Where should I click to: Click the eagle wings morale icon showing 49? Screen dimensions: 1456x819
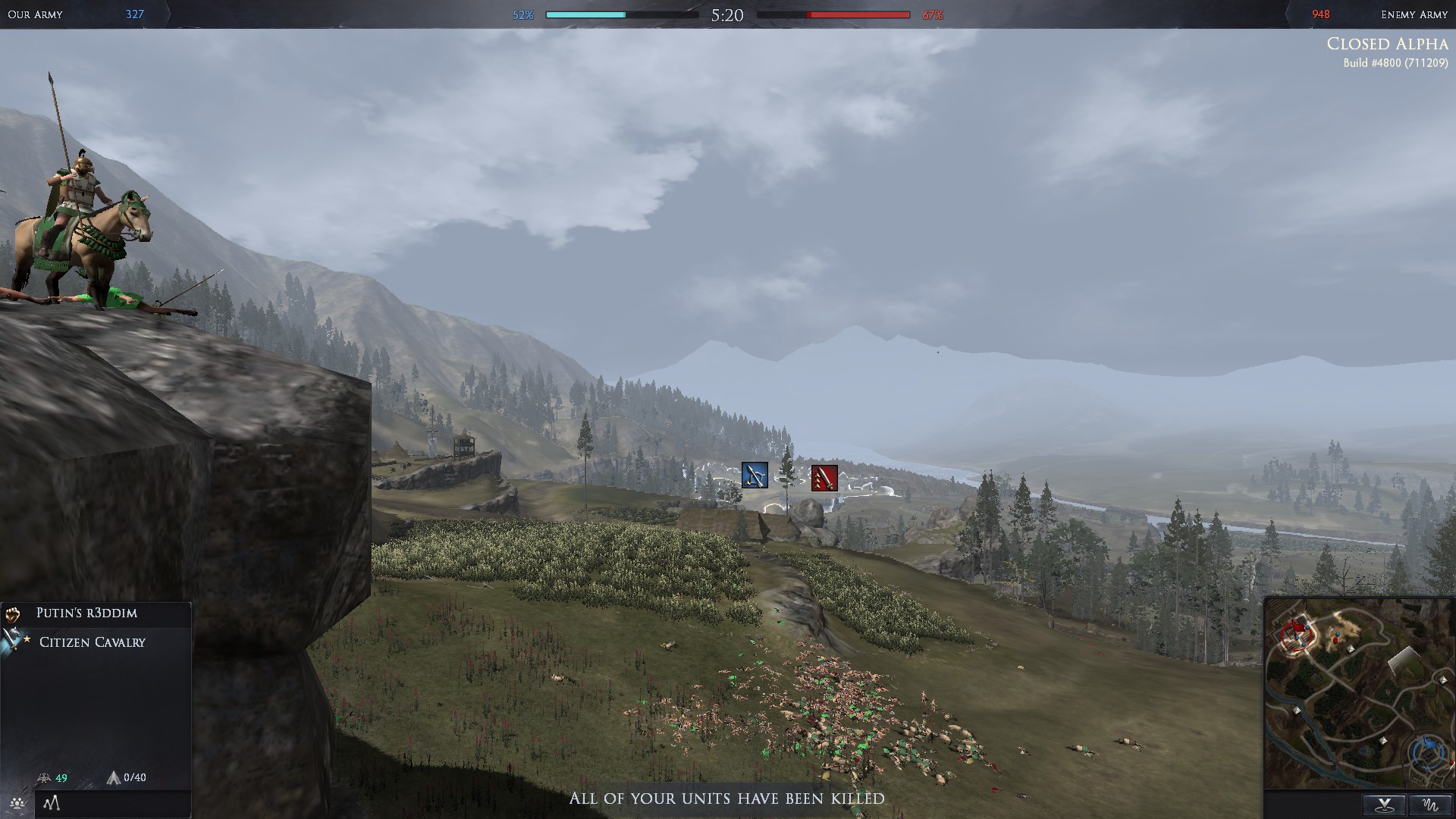[x=44, y=778]
